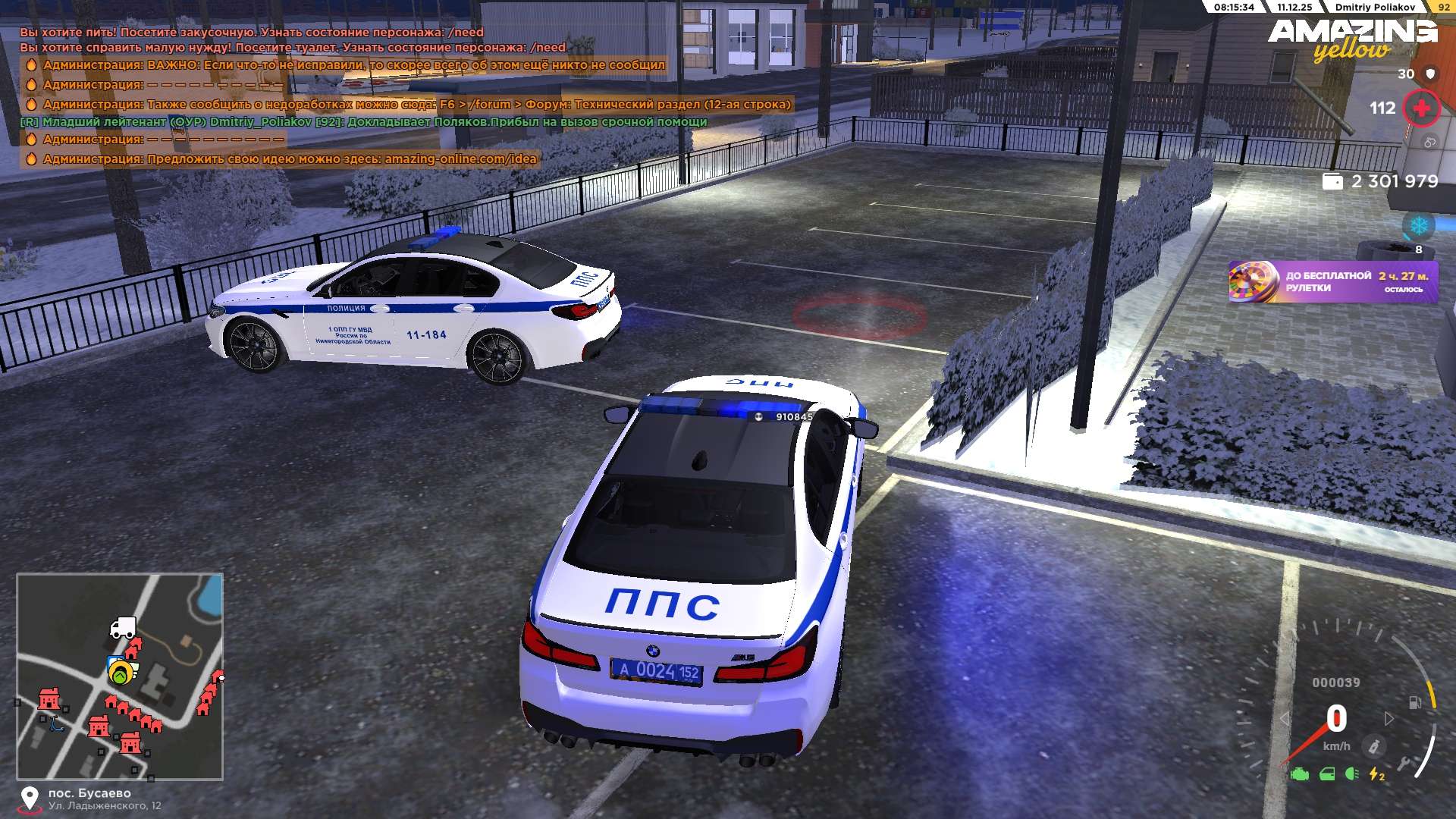
Task: Select the white truck marker on minimap
Action: pos(122,628)
